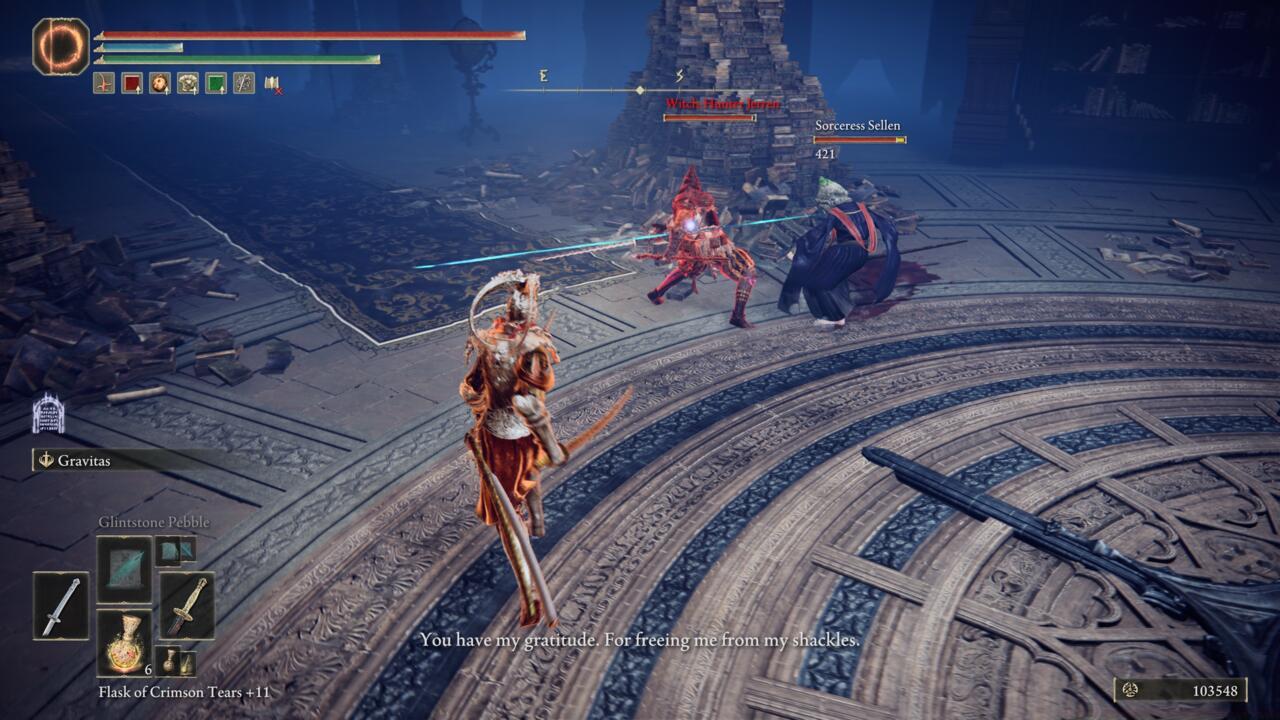Select the equipped Gravitas spell icon
This screenshot has width=1280, height=720.
(x=46, y=459)
